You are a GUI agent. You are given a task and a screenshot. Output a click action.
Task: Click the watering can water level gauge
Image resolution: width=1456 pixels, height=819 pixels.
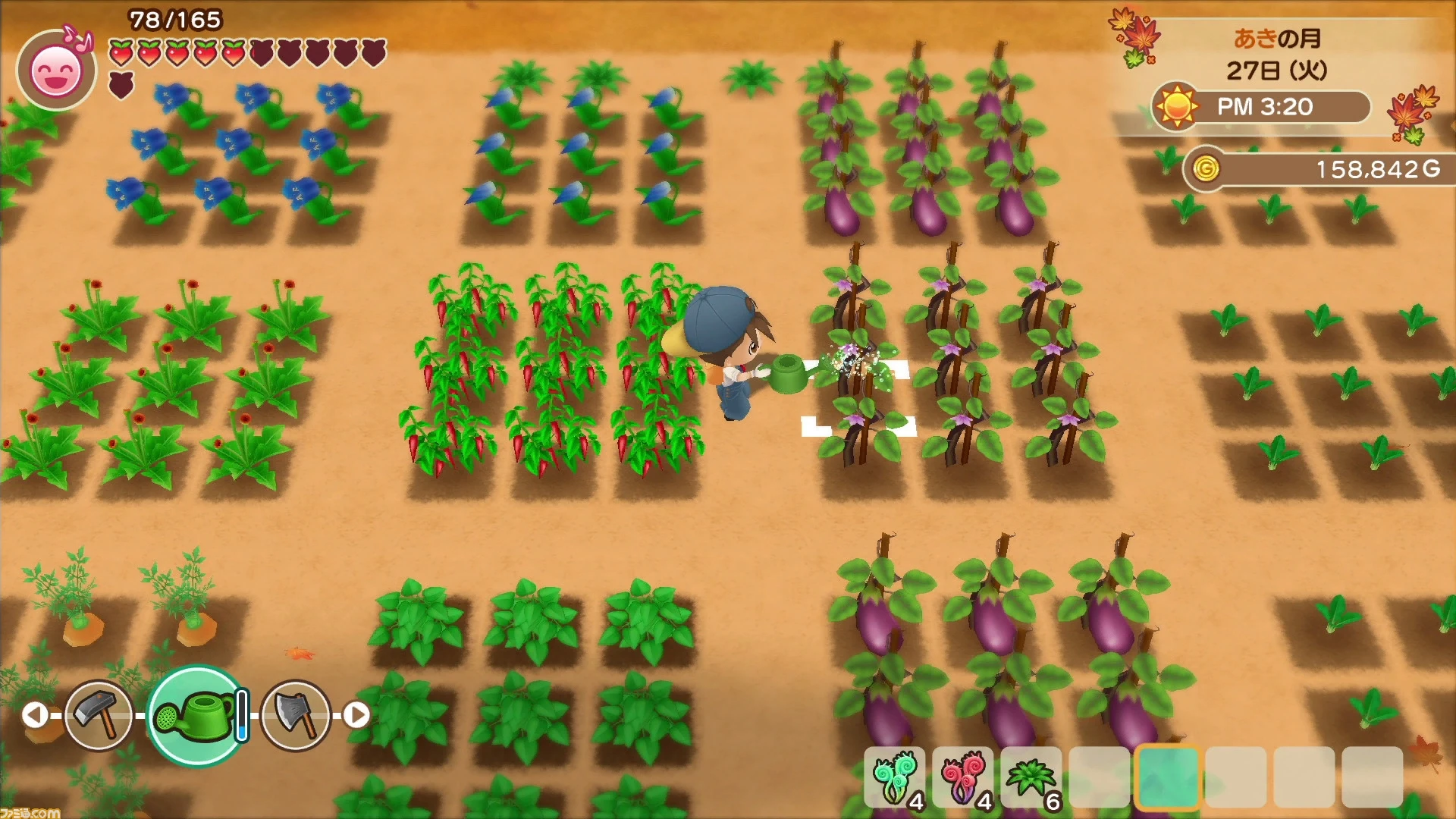click(241, 714)
